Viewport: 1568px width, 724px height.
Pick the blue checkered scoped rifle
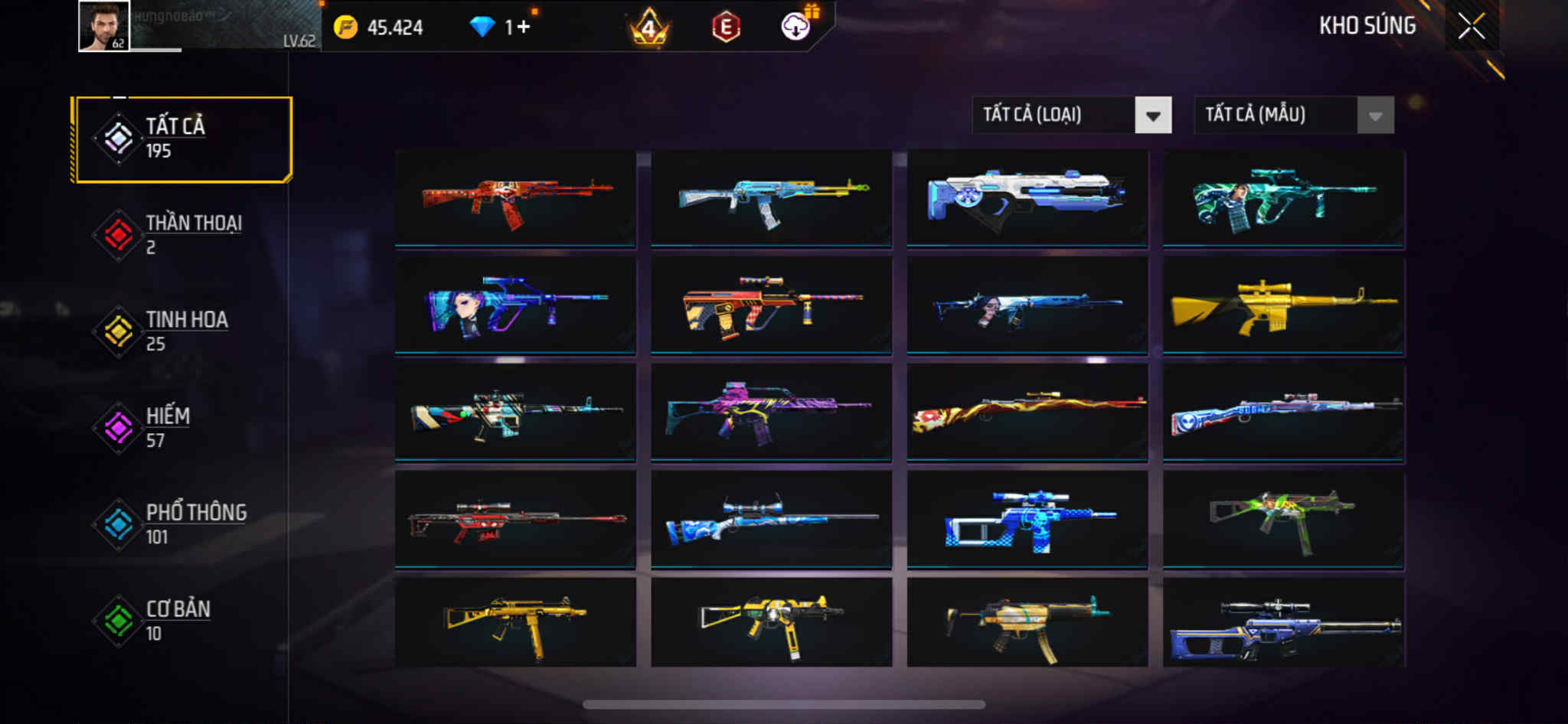[x=1027, y=520]
